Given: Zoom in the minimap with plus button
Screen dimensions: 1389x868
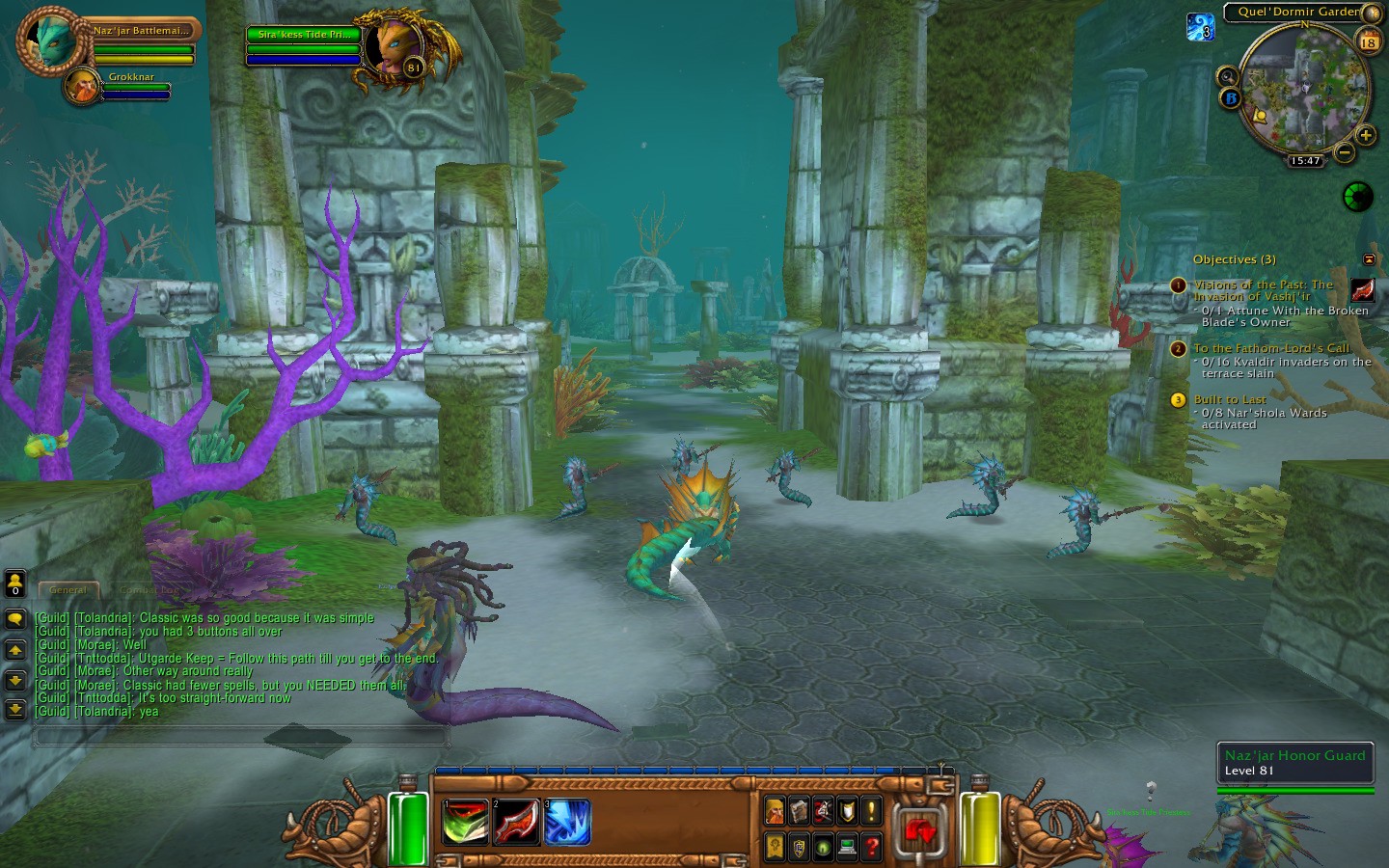Looking at the screenshot, I should click(1366, 136).
